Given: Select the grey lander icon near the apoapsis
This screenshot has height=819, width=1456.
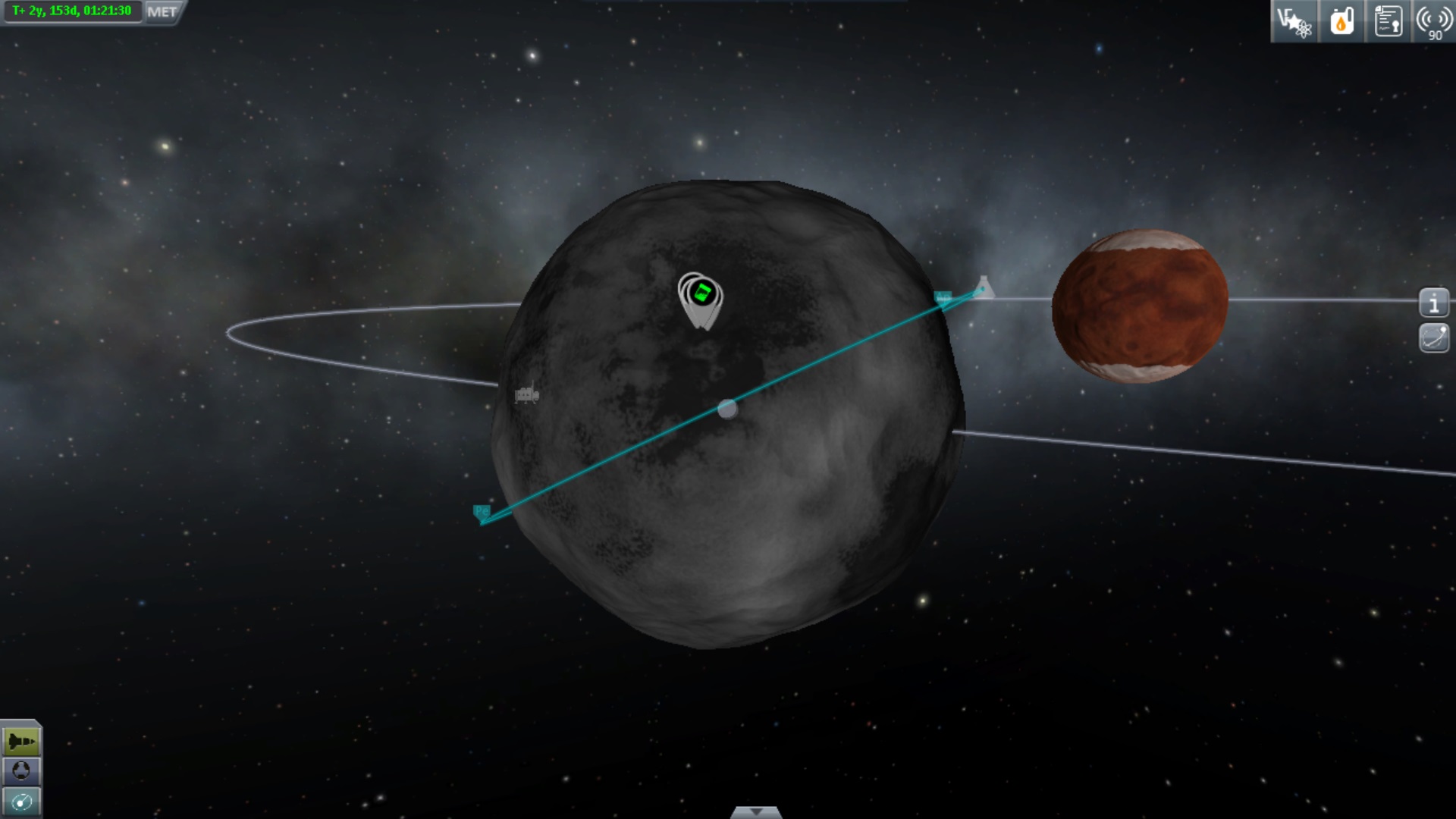Looking at the screenshot, I should pyautogui.click(x=984, y=287).
